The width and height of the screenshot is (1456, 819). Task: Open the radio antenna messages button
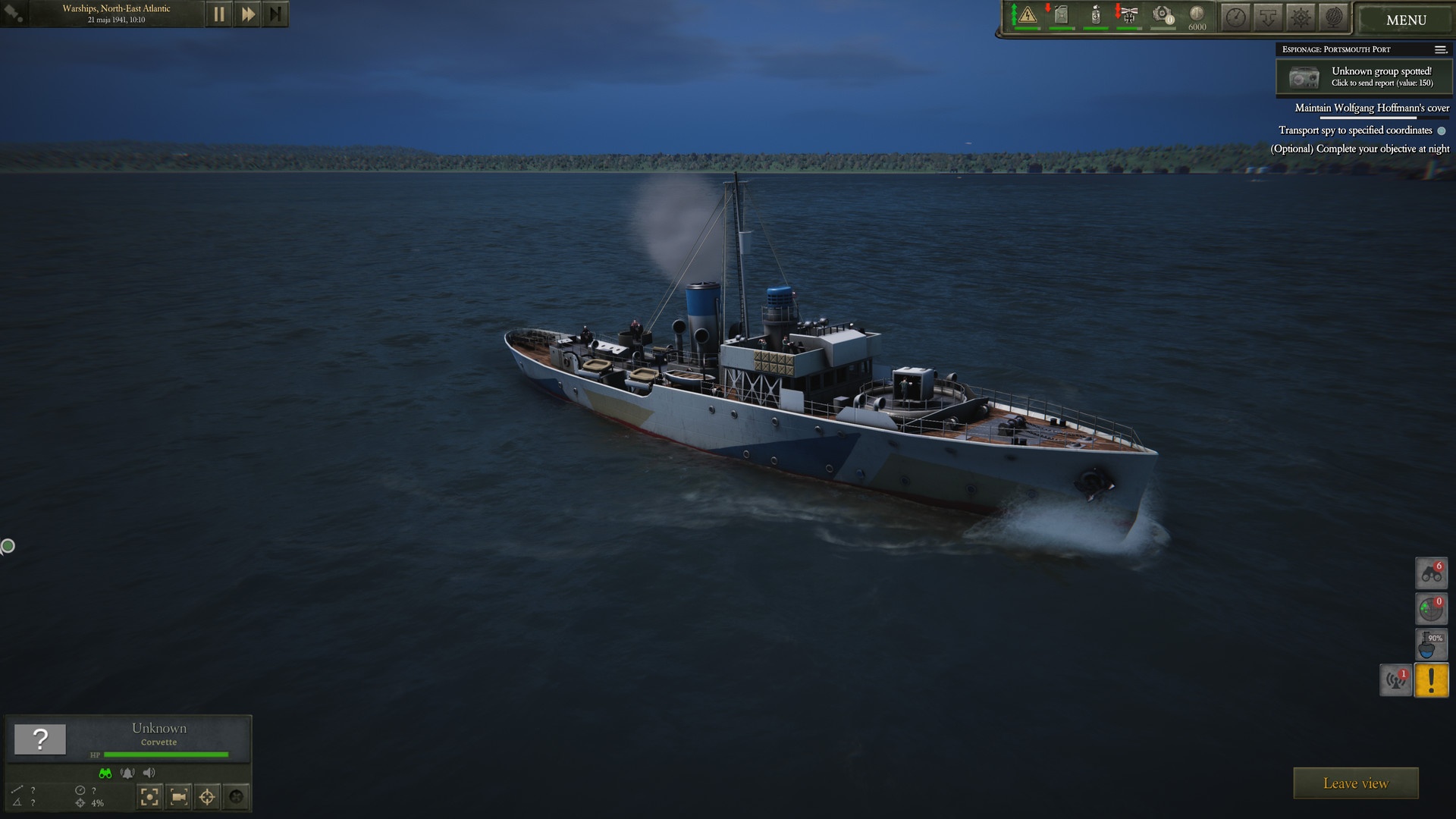[1395, 680]
